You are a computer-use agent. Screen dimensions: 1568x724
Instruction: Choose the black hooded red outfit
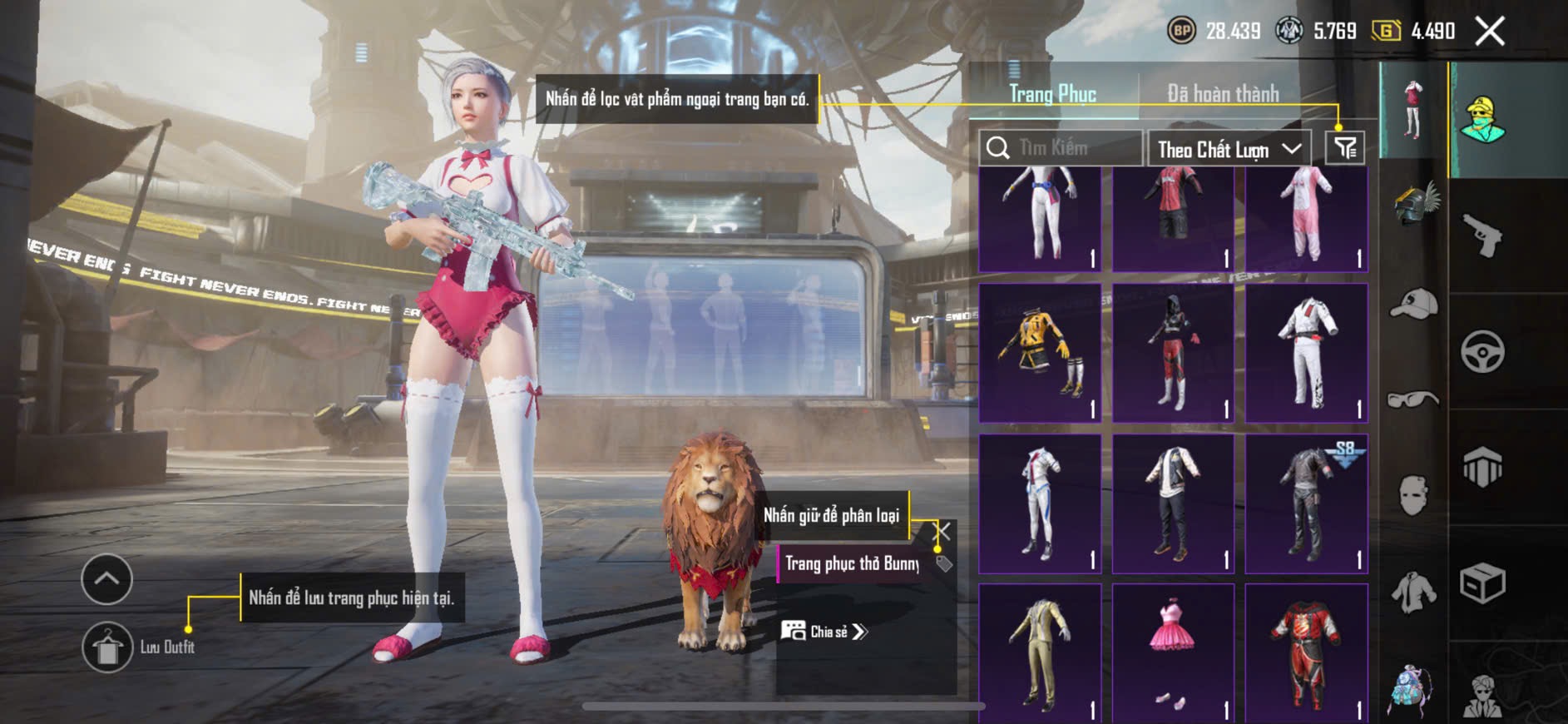pos(1173,353)
